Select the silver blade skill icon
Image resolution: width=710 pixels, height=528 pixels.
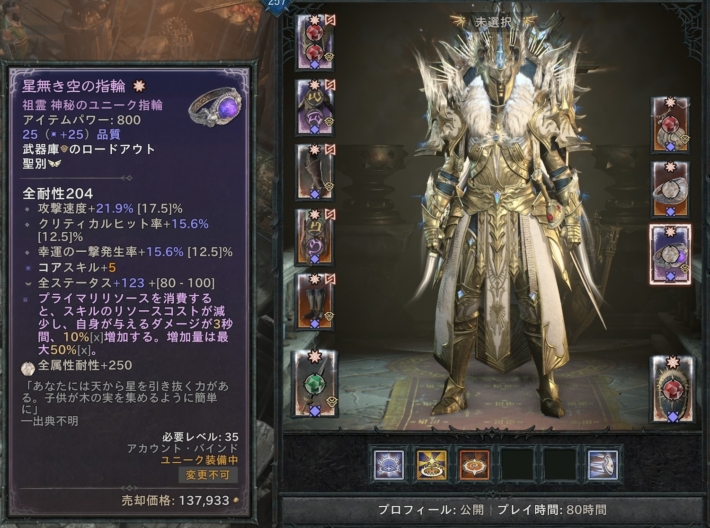coord(602,464)
